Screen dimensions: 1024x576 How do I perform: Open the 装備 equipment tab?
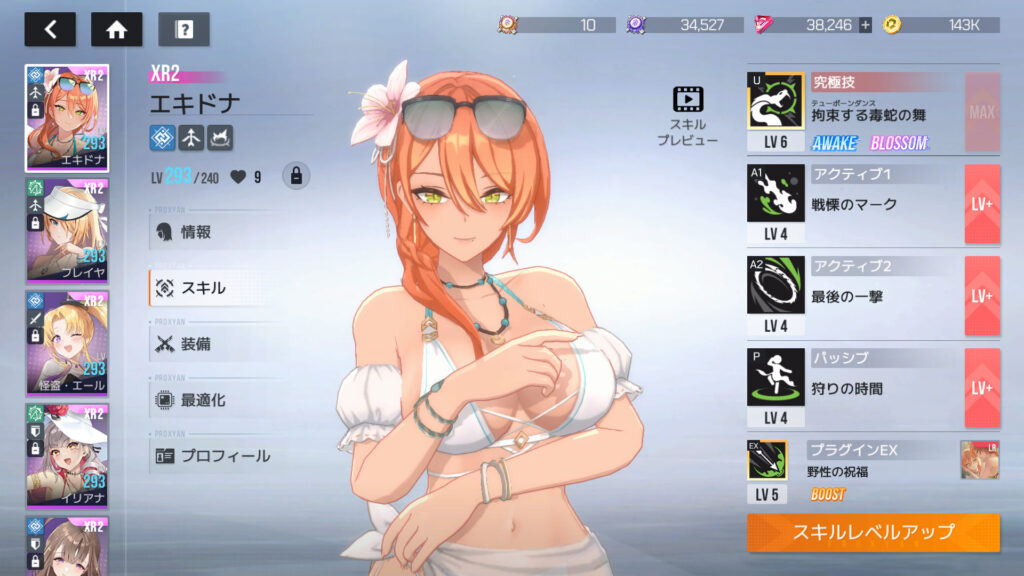pyautogui.click(x=195, y=344)
